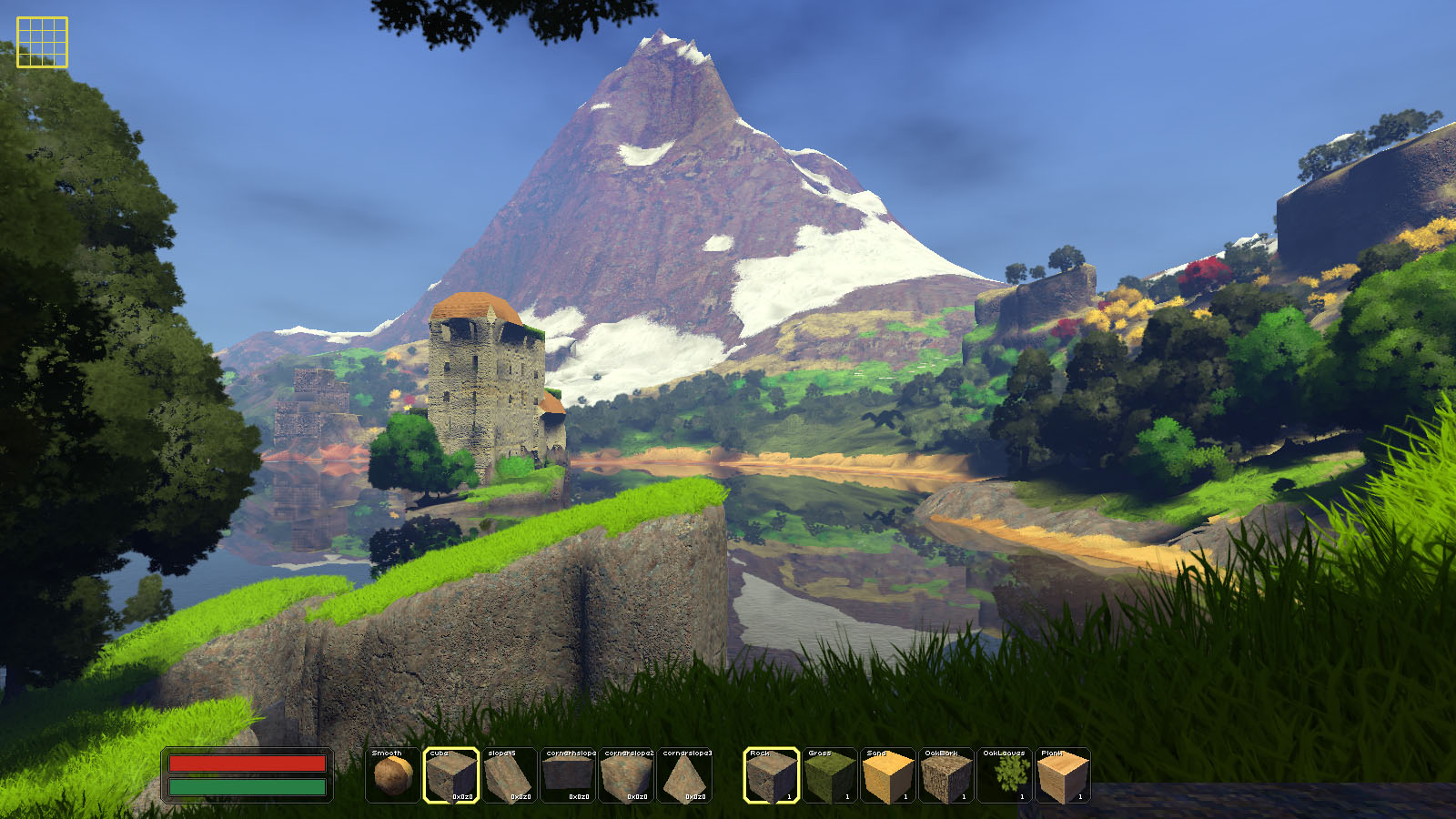Screen dimensions: 1456x819
Task: Select the OakLeaves material slot
Action: (x=1005, y=775)
